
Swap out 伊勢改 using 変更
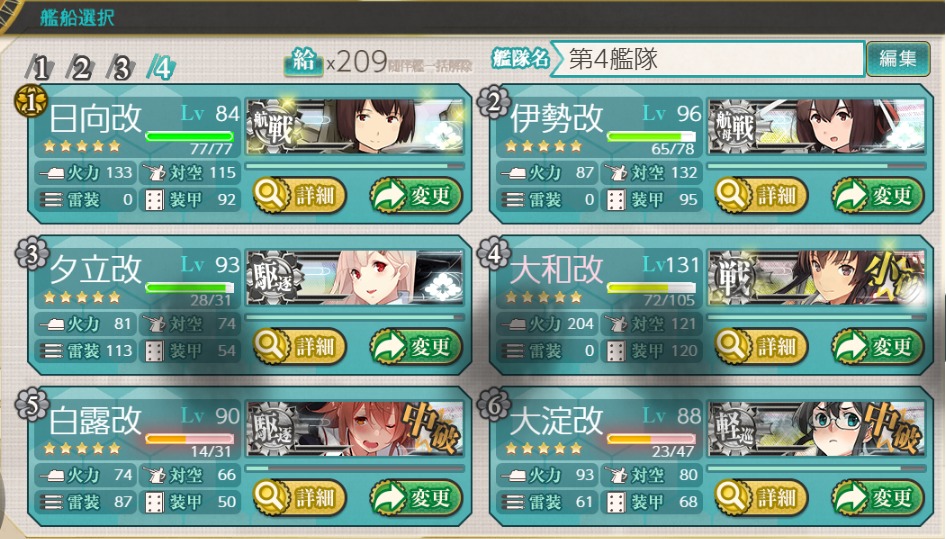(878, 197)
